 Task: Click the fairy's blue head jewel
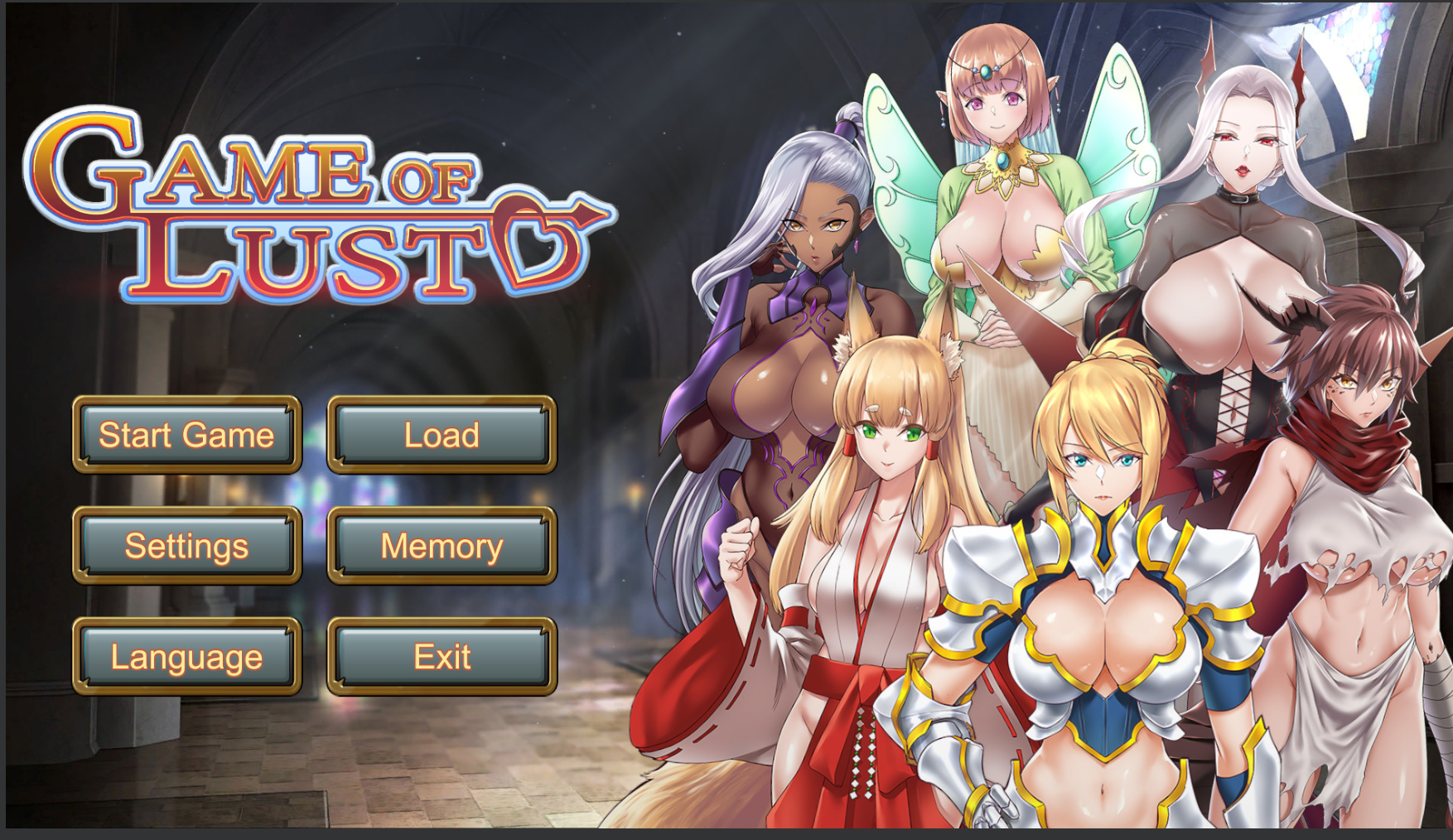click(x=986, y=72)
